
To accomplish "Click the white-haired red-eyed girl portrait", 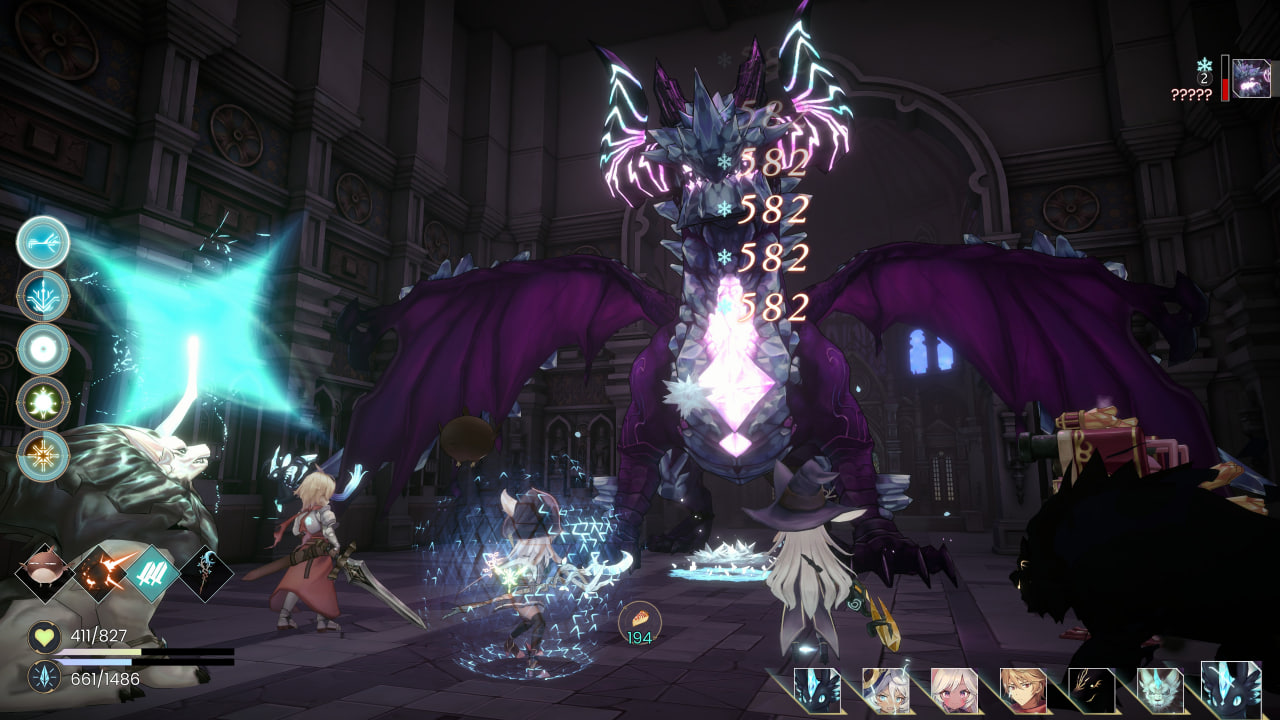I will 953,690.
